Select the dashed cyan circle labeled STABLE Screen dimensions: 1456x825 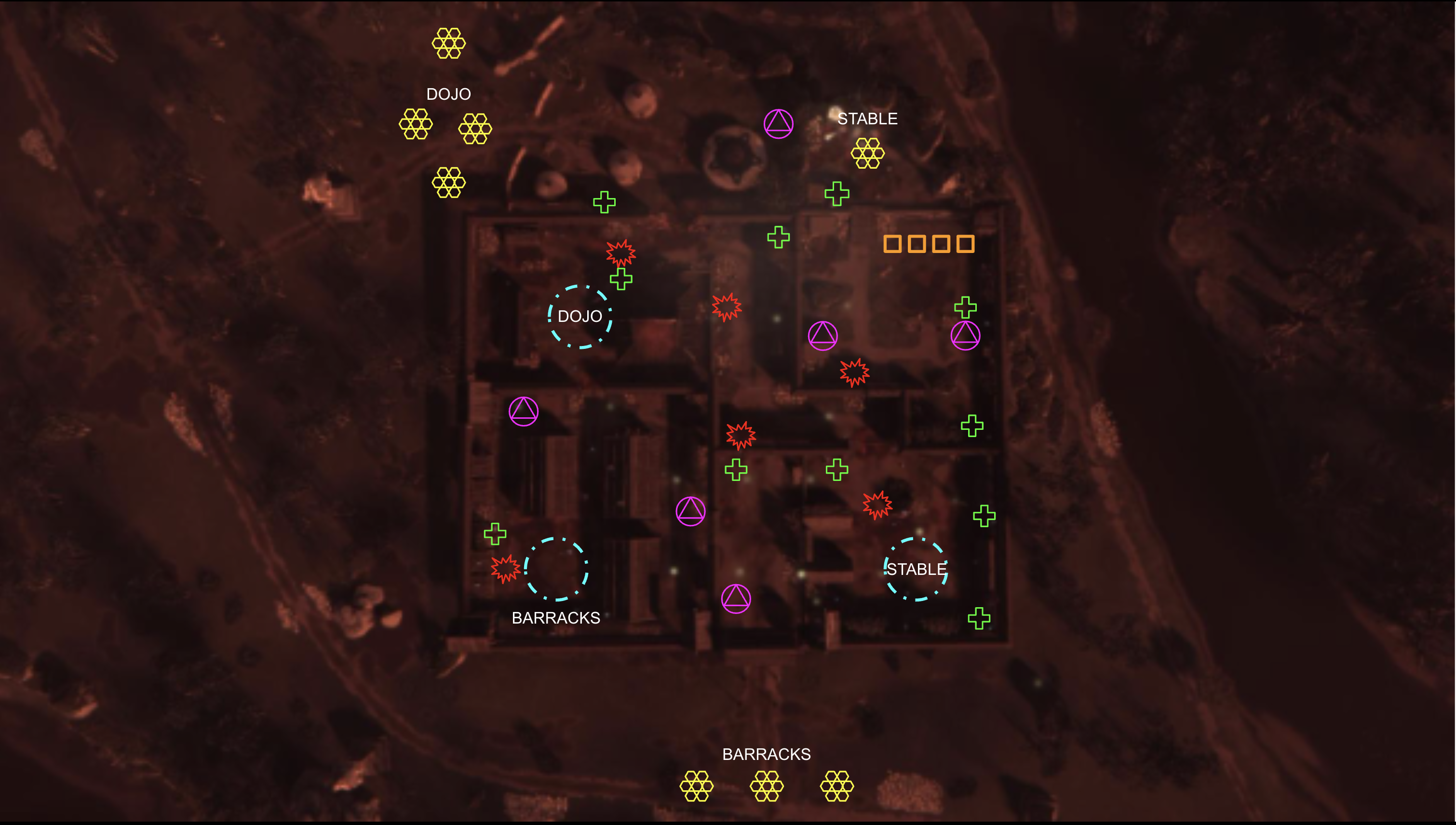(916, 569)
